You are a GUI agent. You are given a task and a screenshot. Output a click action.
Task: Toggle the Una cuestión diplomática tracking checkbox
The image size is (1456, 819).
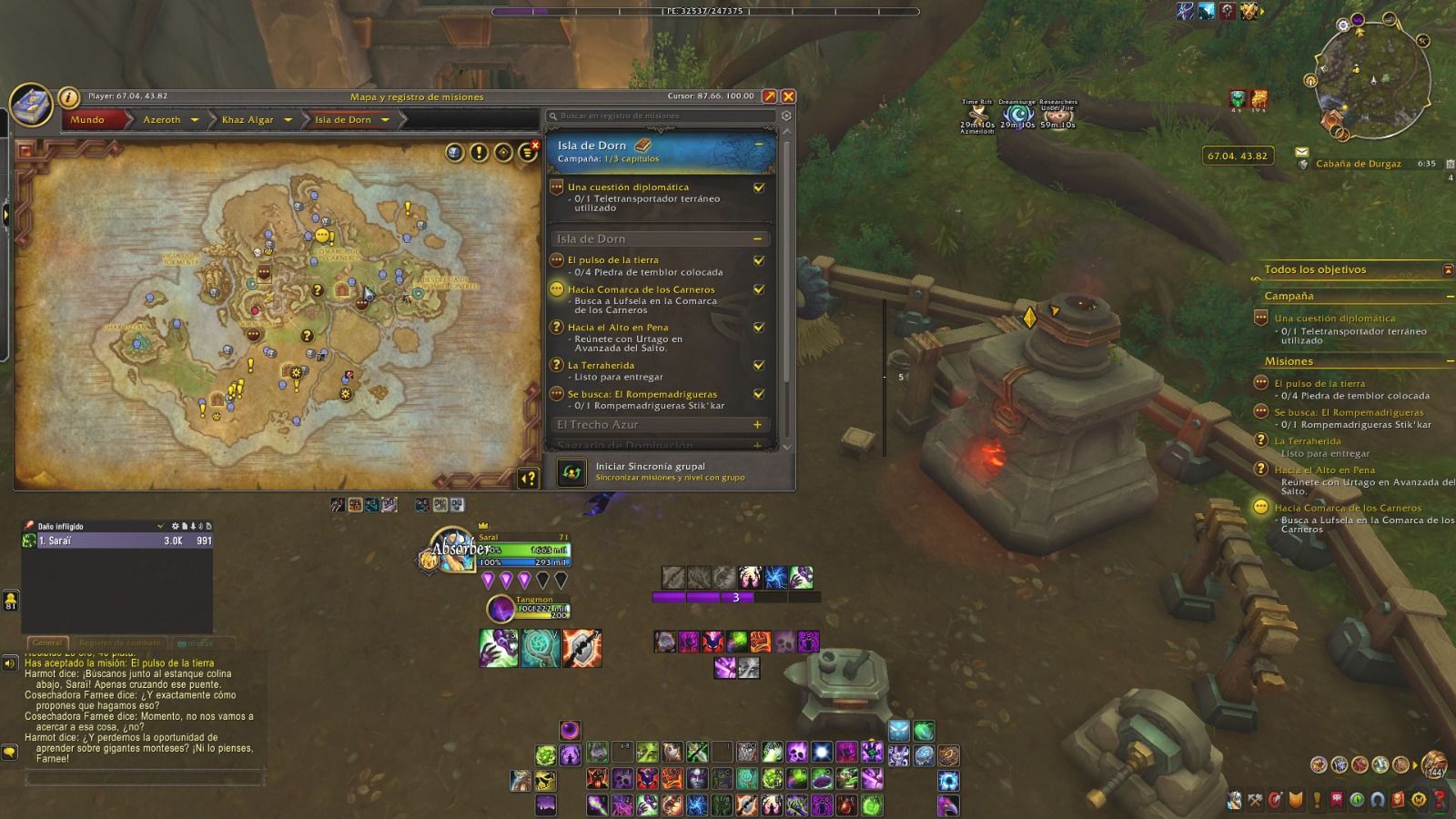[759, 188]
